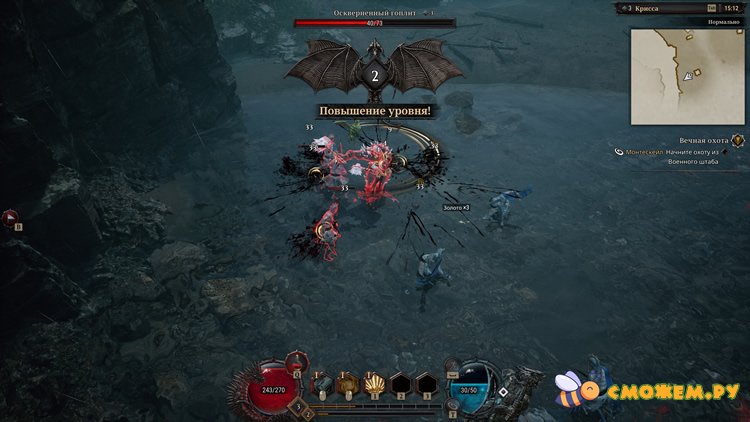Image resolution: width=750 pixels, height=422 pixels.
Task: Open the parchment minimap
Action: (687, 75)
